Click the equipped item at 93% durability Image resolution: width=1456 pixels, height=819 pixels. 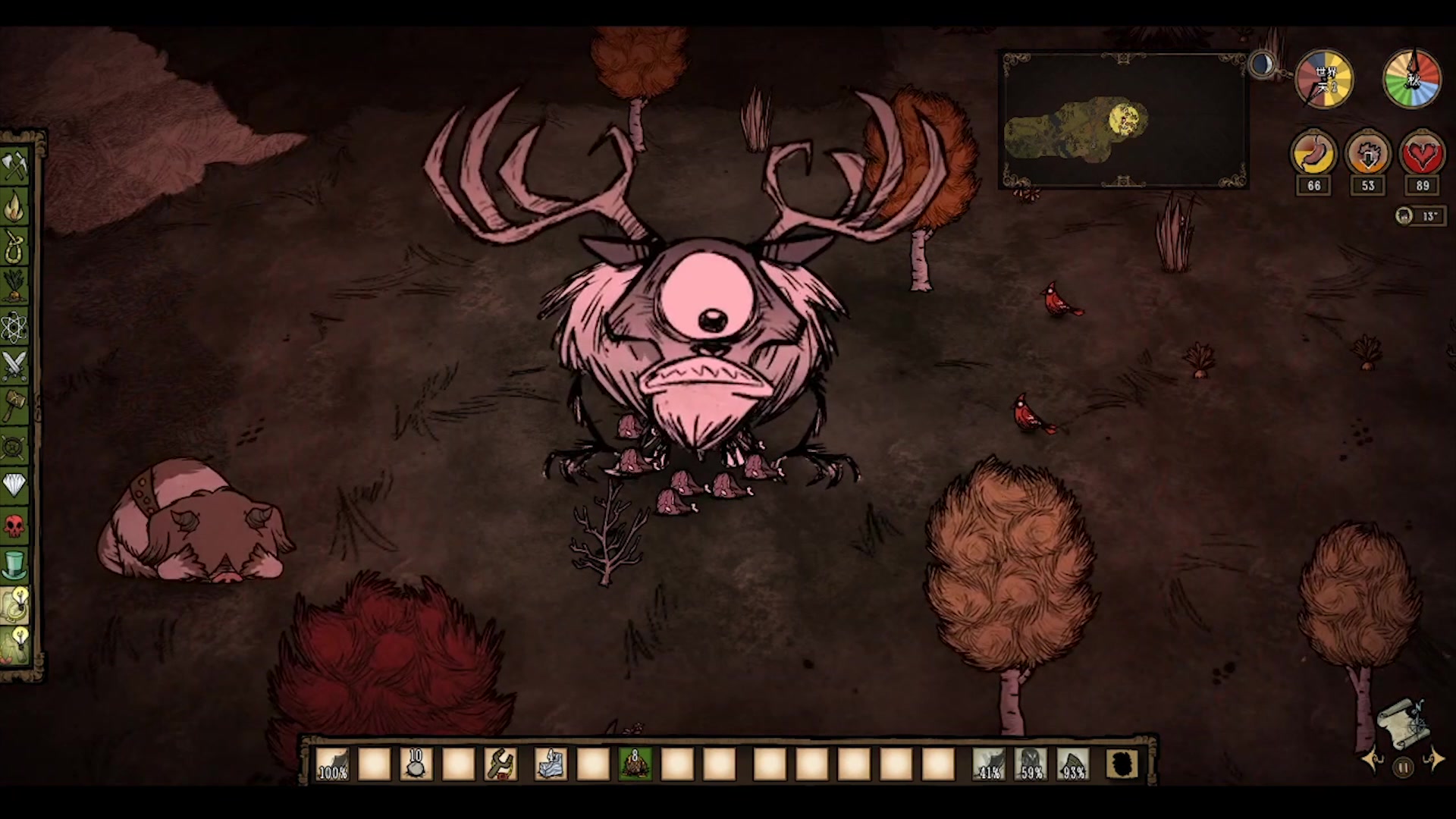click(x=1072, y=764)
